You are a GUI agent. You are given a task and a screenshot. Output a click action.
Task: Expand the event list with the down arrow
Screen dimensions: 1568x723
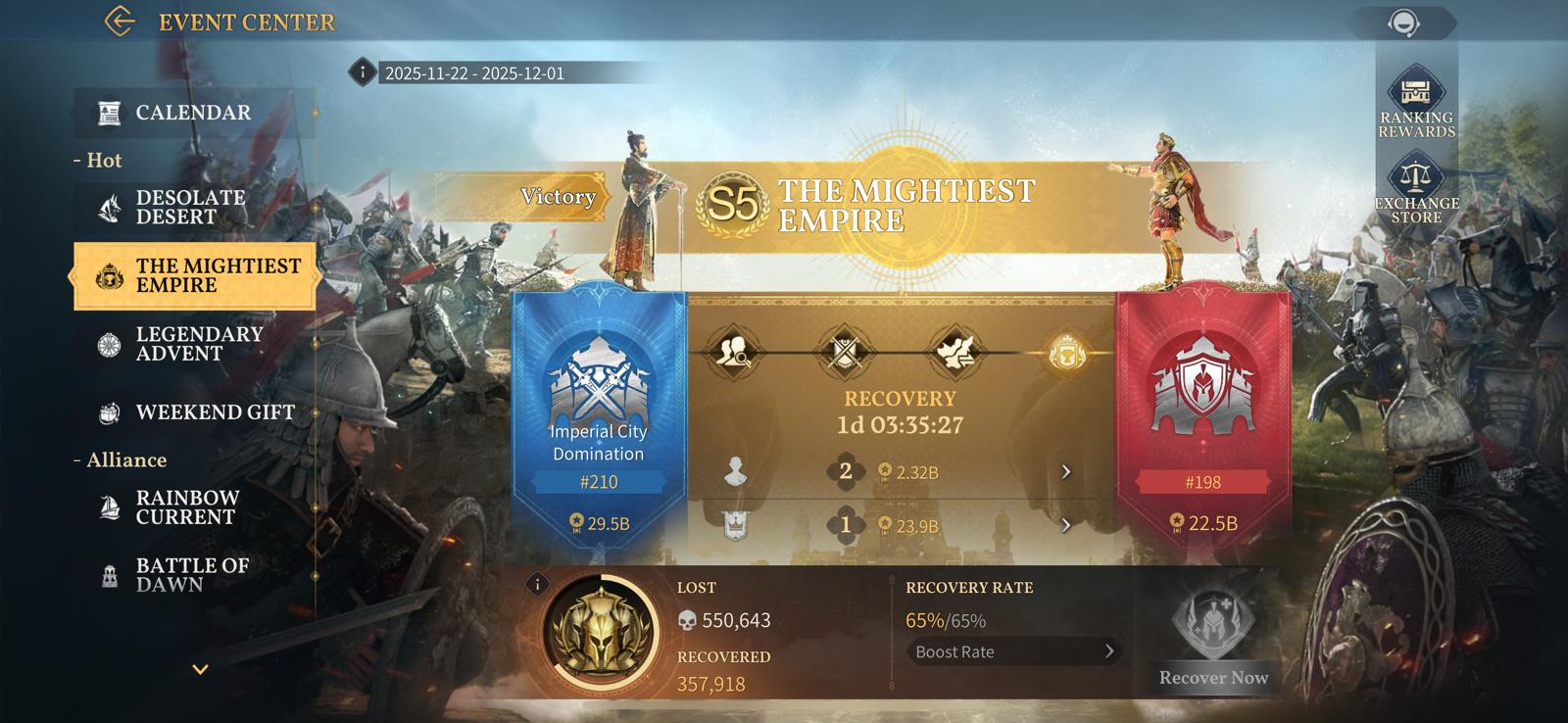tap(200, 670)
